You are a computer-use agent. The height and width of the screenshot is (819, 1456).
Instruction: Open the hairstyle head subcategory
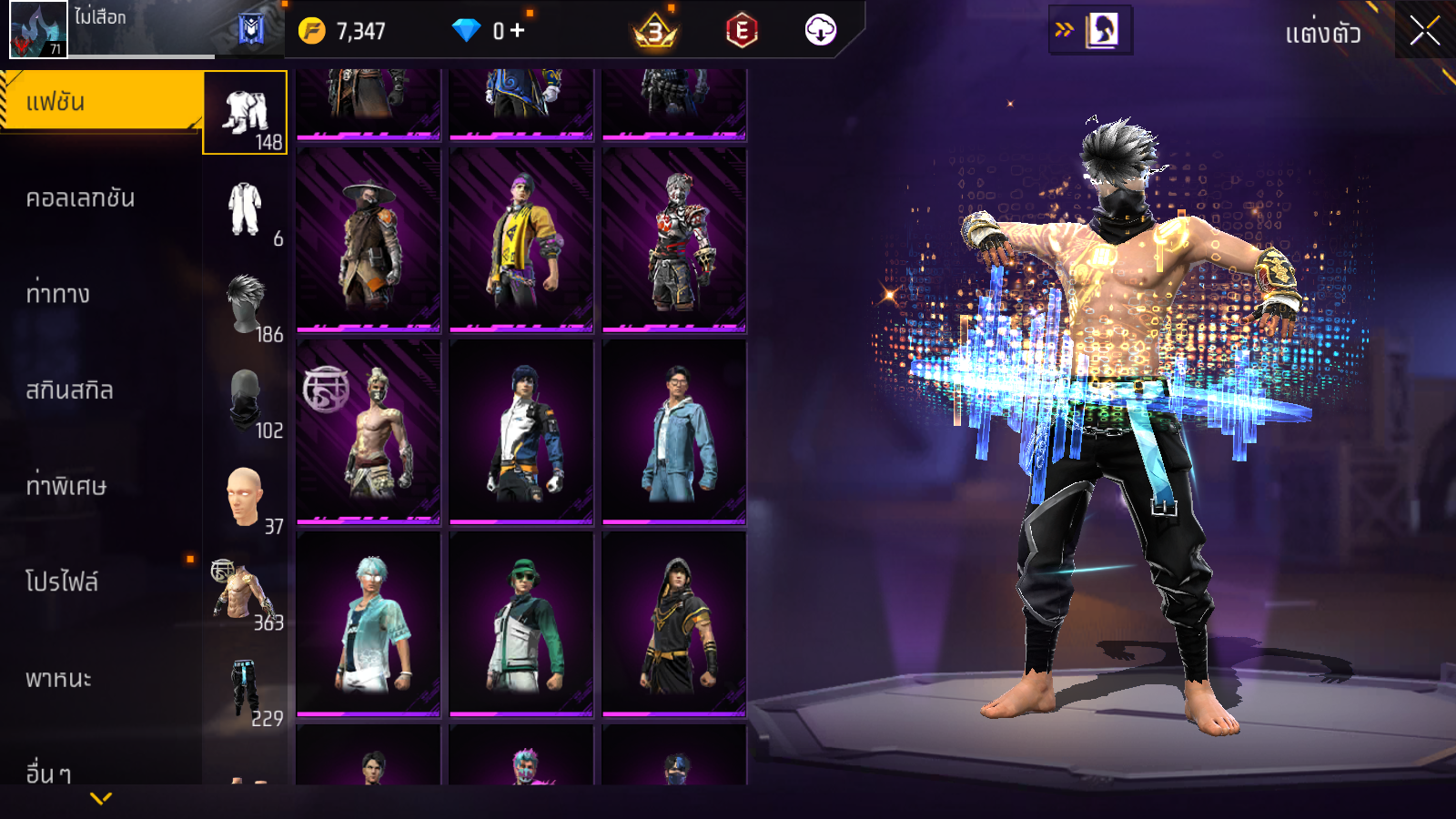point(245,305)
